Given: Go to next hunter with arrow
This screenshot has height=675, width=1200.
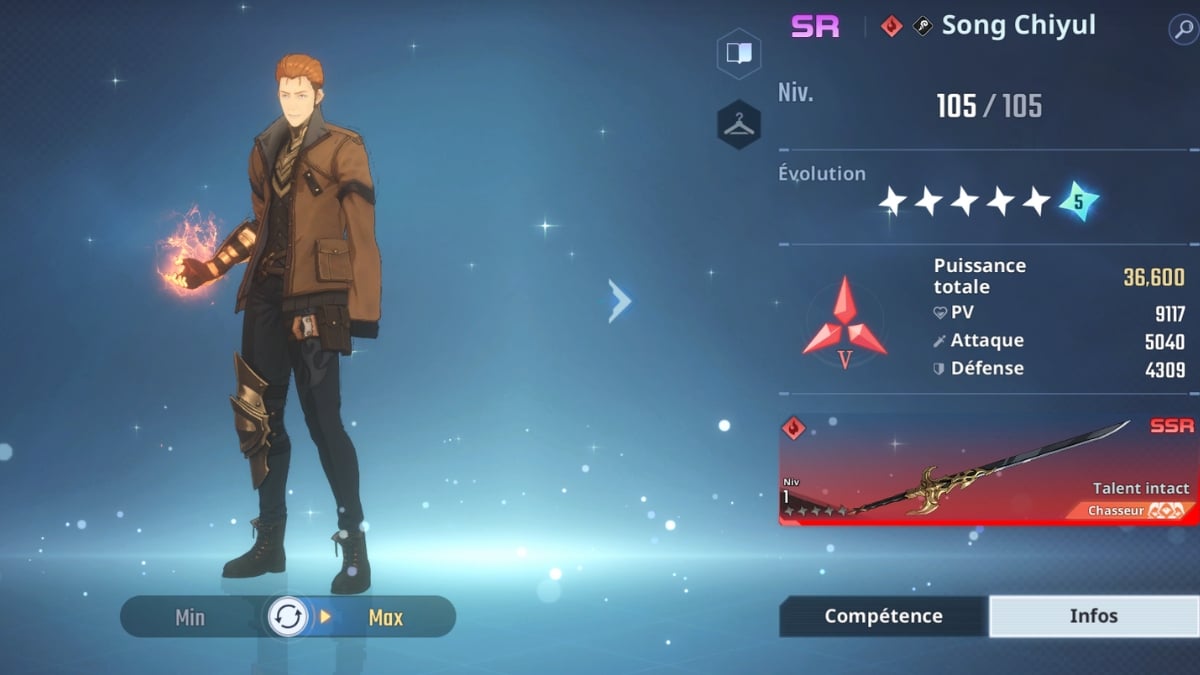Looking at the screenshot, I should (x=620, y=300).
